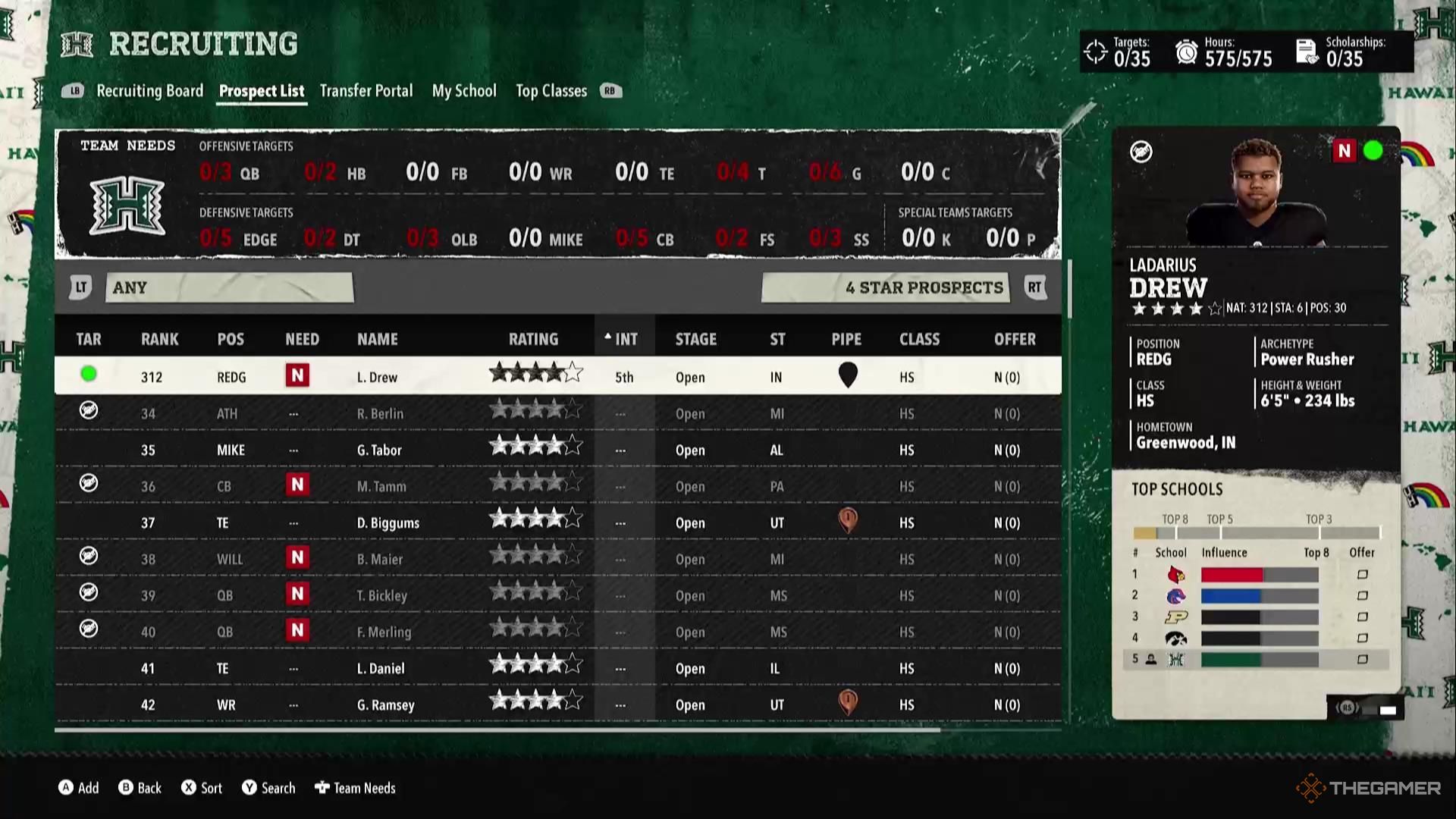Select athlete R. Berlin row
The width and height of the screenshot is (1456, 819).
pyautogui.click(x=380, y=413)
